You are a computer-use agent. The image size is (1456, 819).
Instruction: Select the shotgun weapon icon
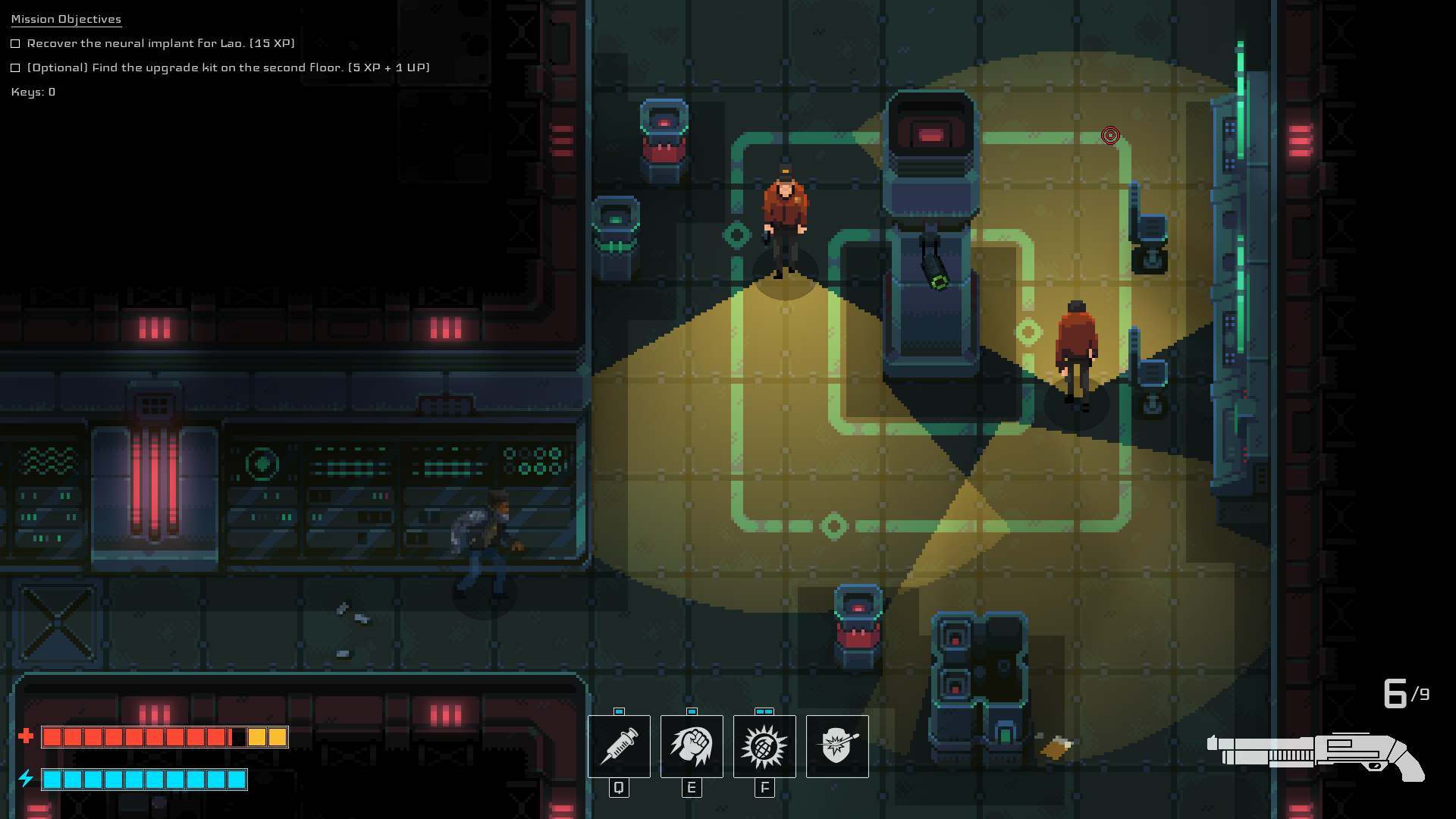click(1316, 756)
